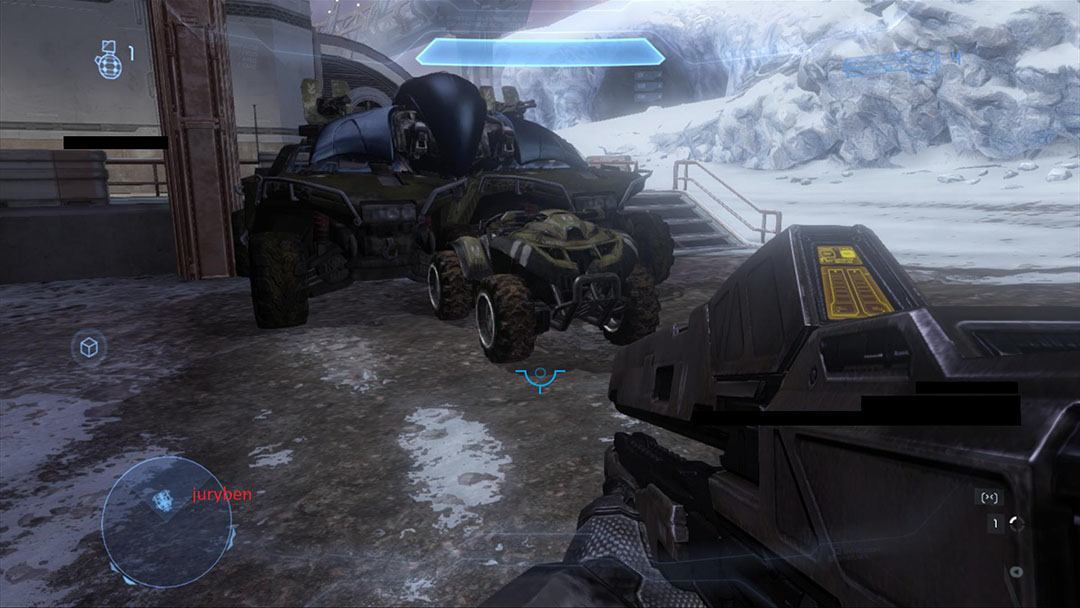
Task: Click the bracketed arrows scoreboard icon
Action: click(991, 496)
